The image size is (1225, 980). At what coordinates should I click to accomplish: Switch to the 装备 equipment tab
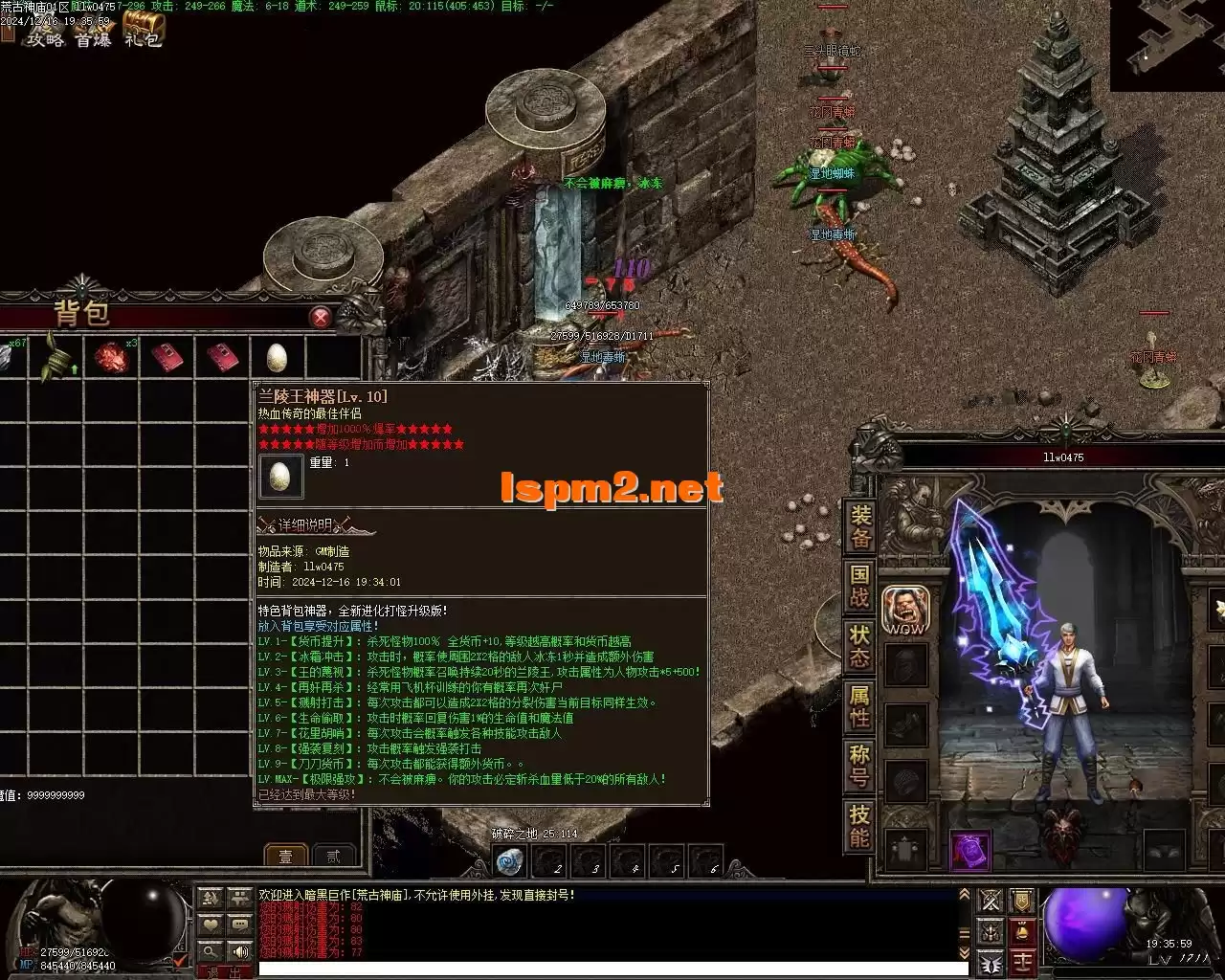coord(860,528)
